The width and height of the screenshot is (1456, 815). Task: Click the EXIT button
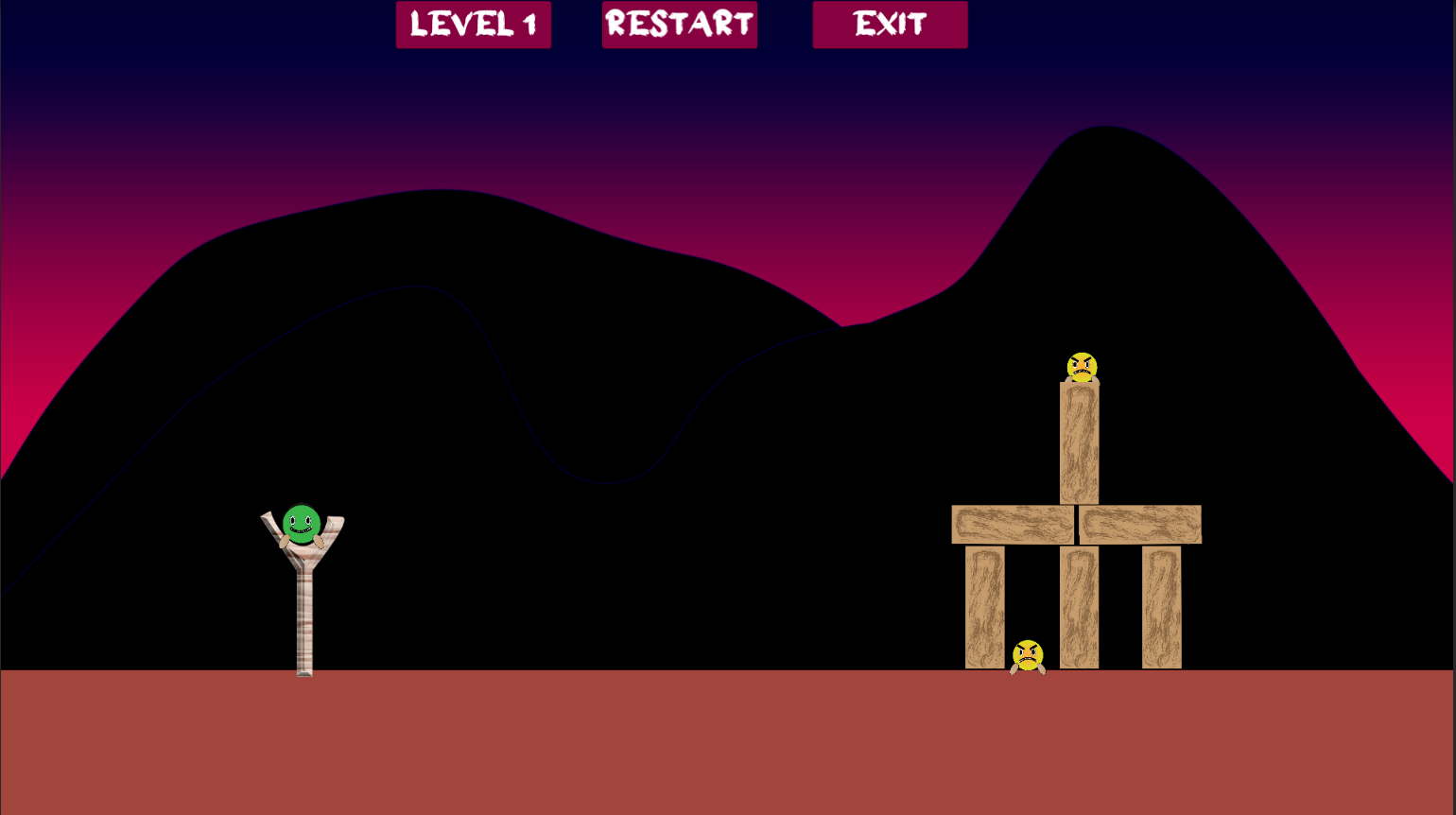(x=889, y=25)
